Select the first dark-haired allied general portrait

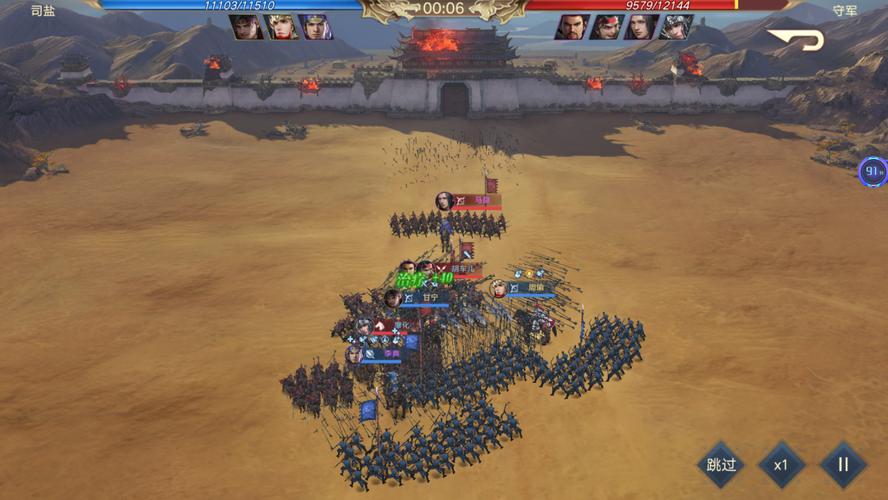246,27
